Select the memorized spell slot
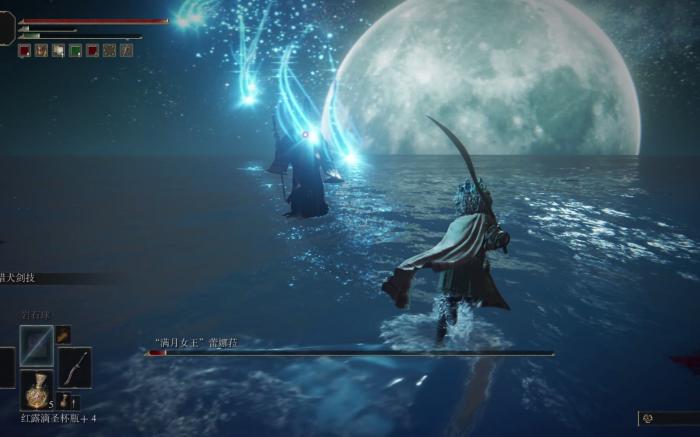This screenshot has width=700, height=437. coord(37,345)
